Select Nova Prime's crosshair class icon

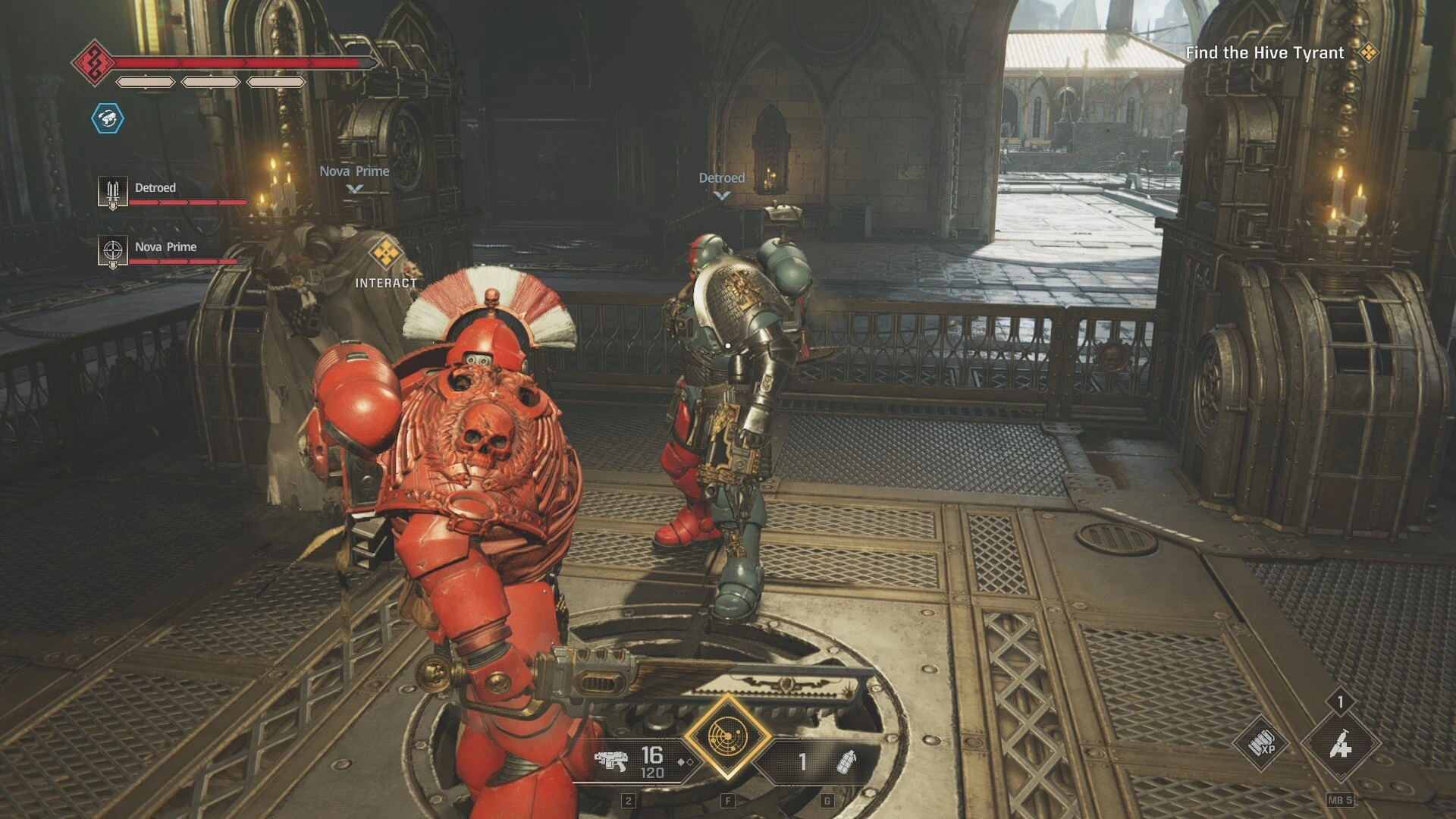point(112,251)
